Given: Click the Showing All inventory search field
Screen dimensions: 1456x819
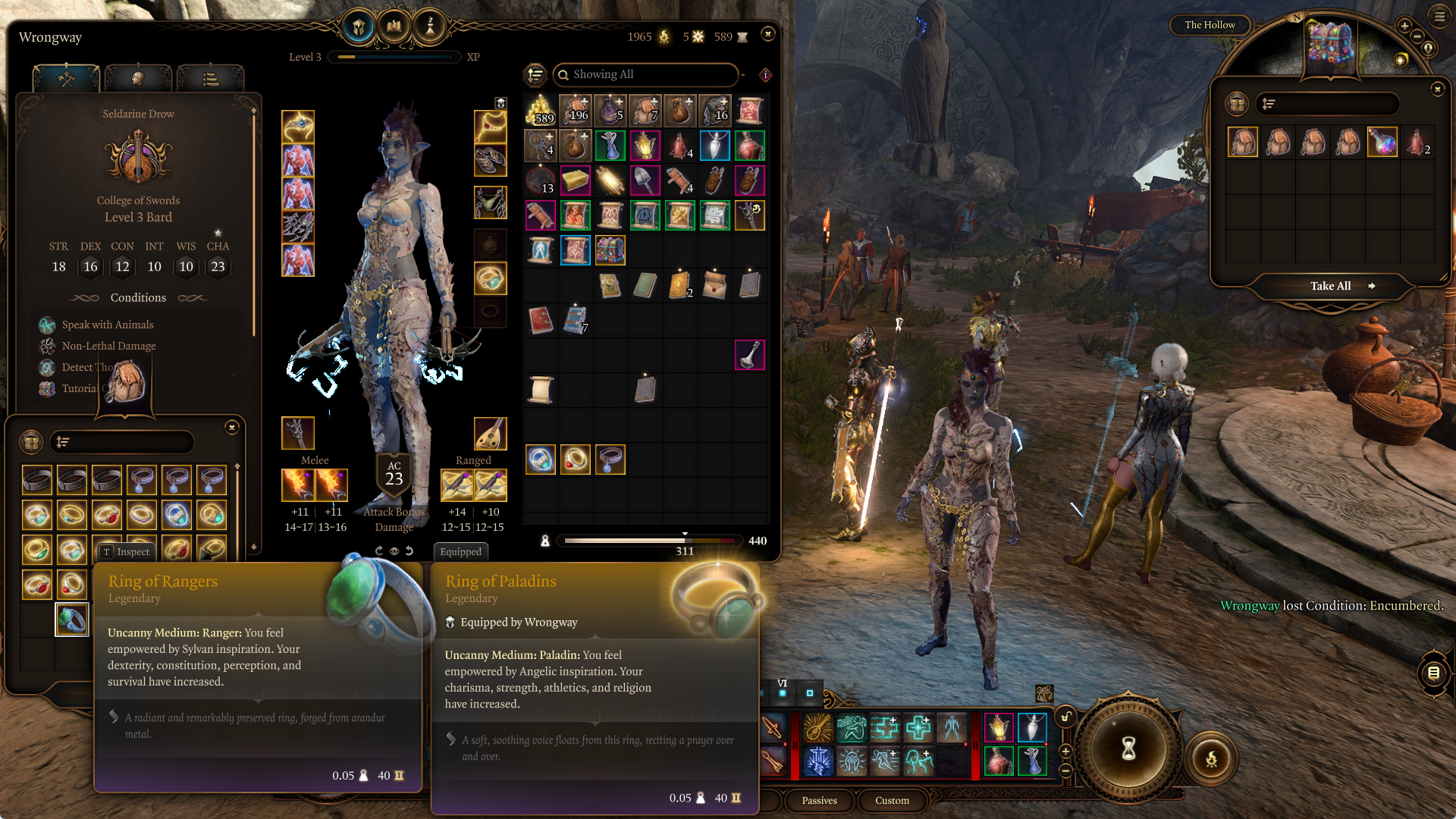Looking at the screenshot, I should click(646, 74).
